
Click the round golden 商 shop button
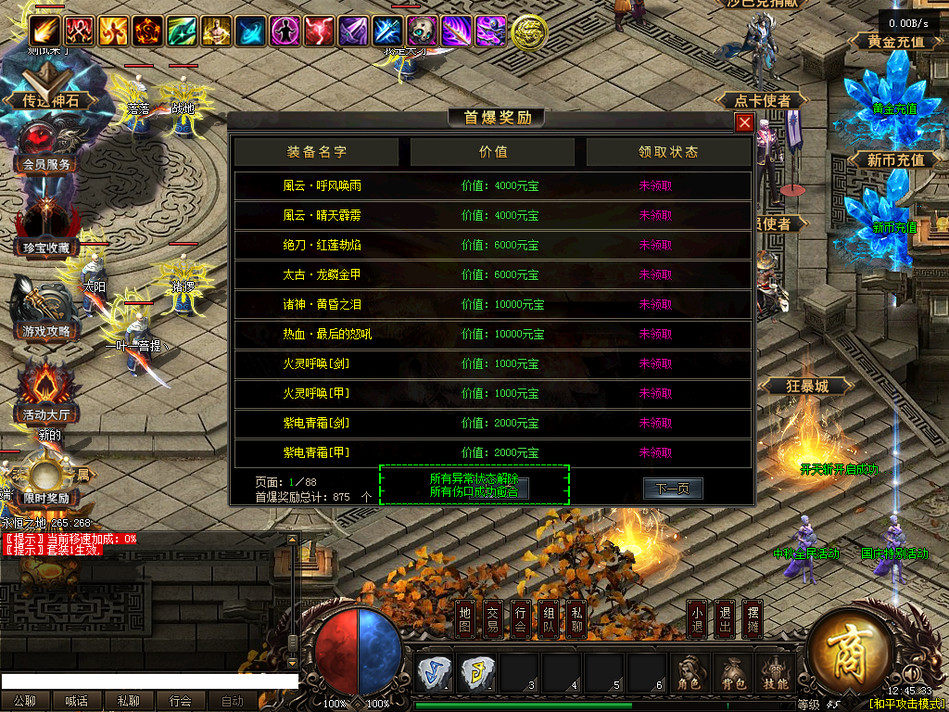[850, 649]
